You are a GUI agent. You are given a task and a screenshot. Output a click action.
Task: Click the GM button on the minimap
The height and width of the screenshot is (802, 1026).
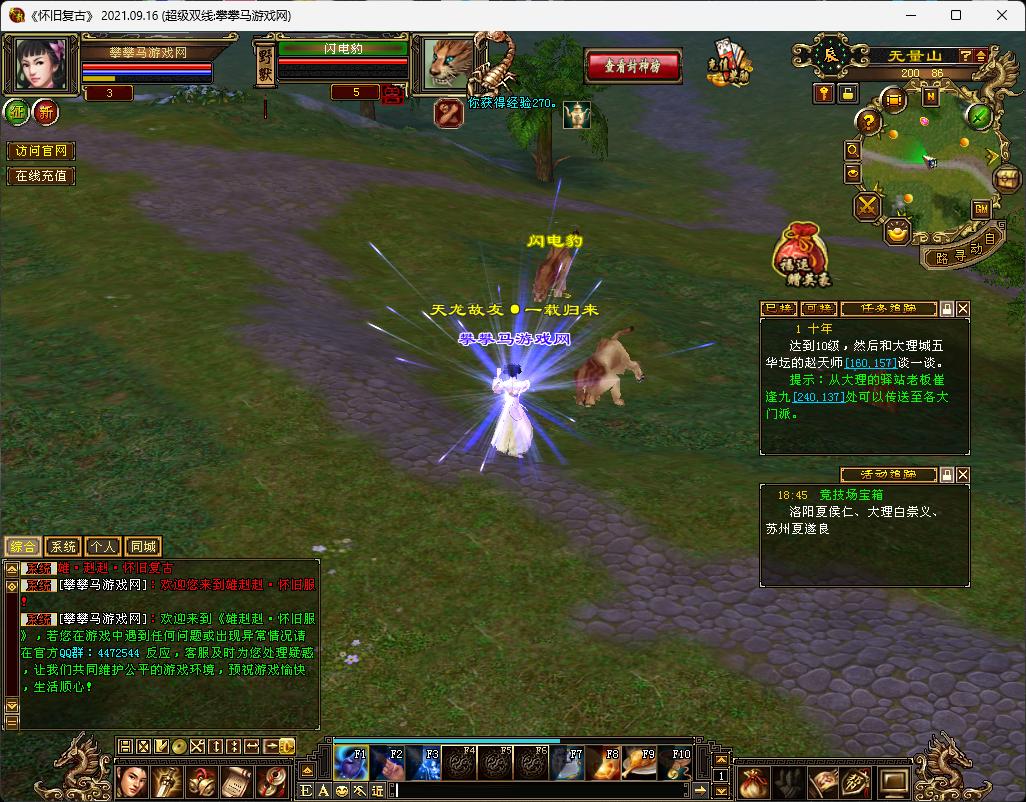point(981,209)
